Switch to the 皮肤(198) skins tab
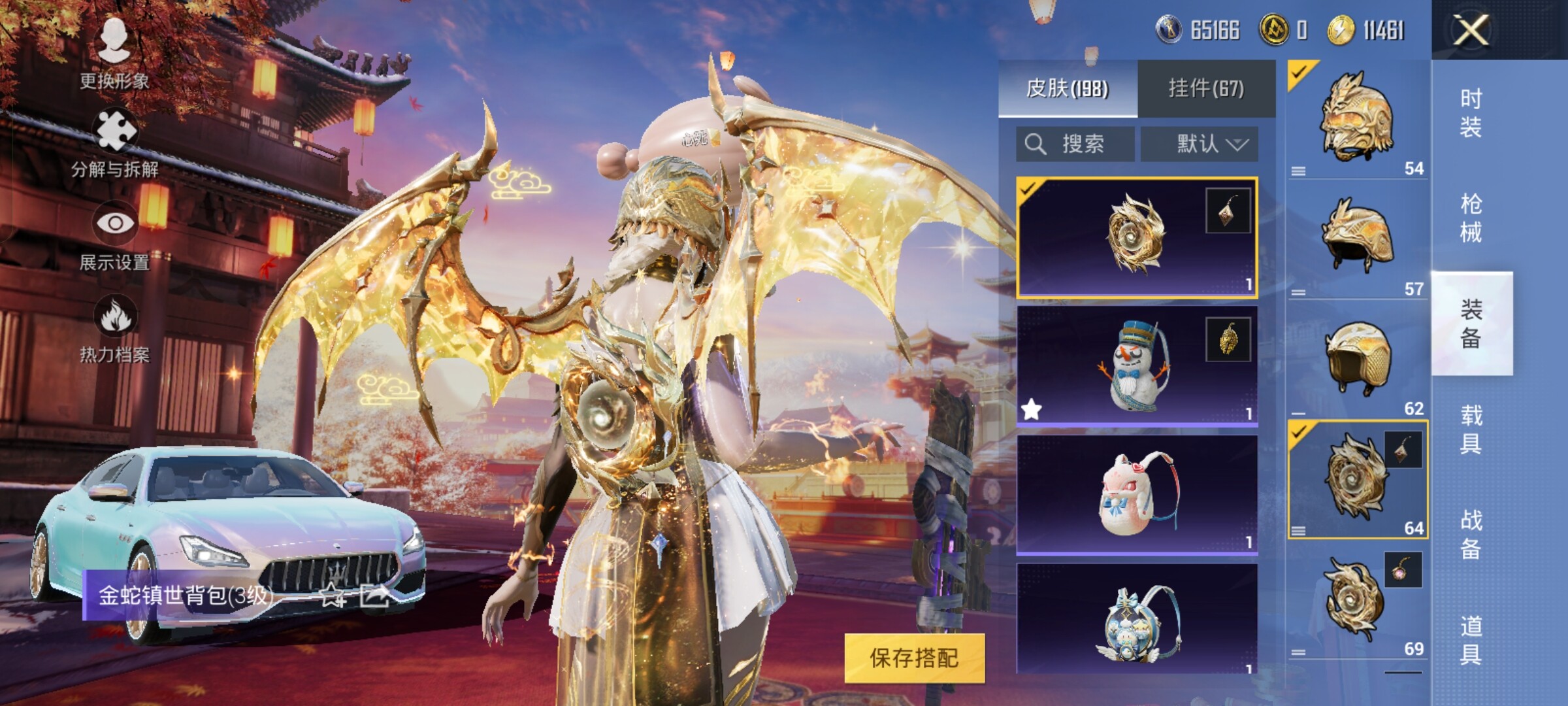The image size is (1568, 706). pos(1068,89)
